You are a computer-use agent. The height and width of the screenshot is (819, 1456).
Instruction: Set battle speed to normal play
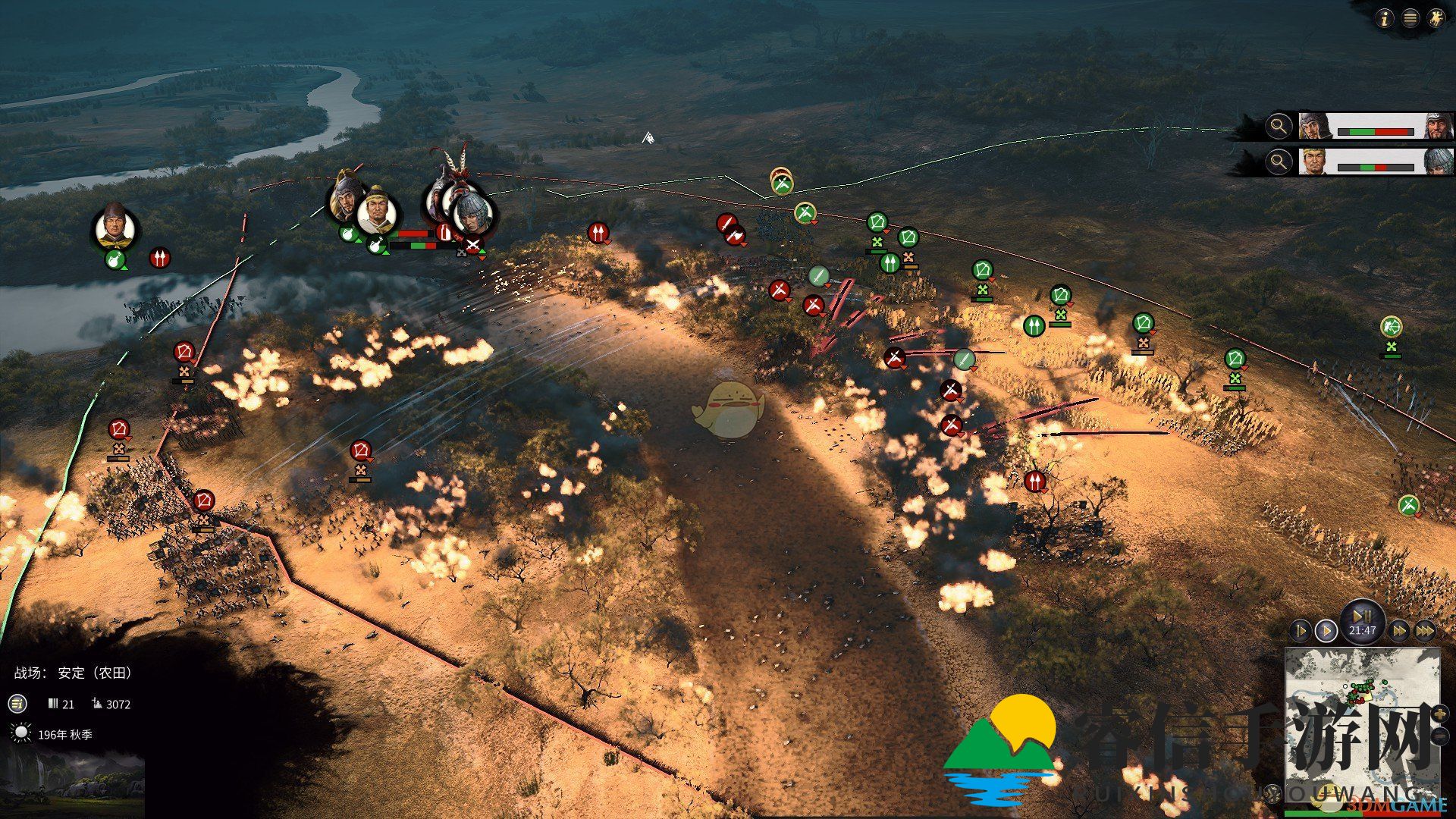coord(1326,630)
